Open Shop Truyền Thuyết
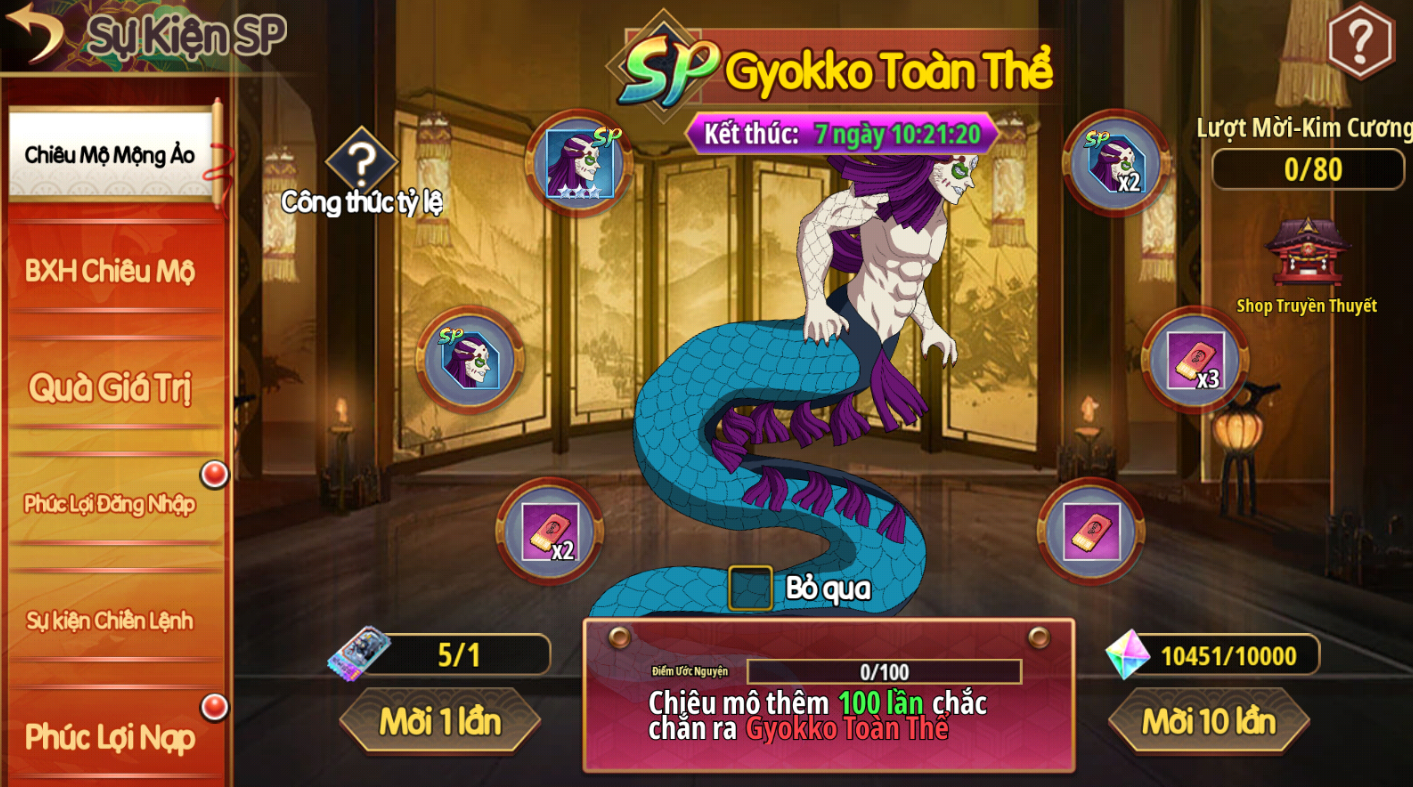This screenshot has width=1413, height=787. [x=1306, y=258]
